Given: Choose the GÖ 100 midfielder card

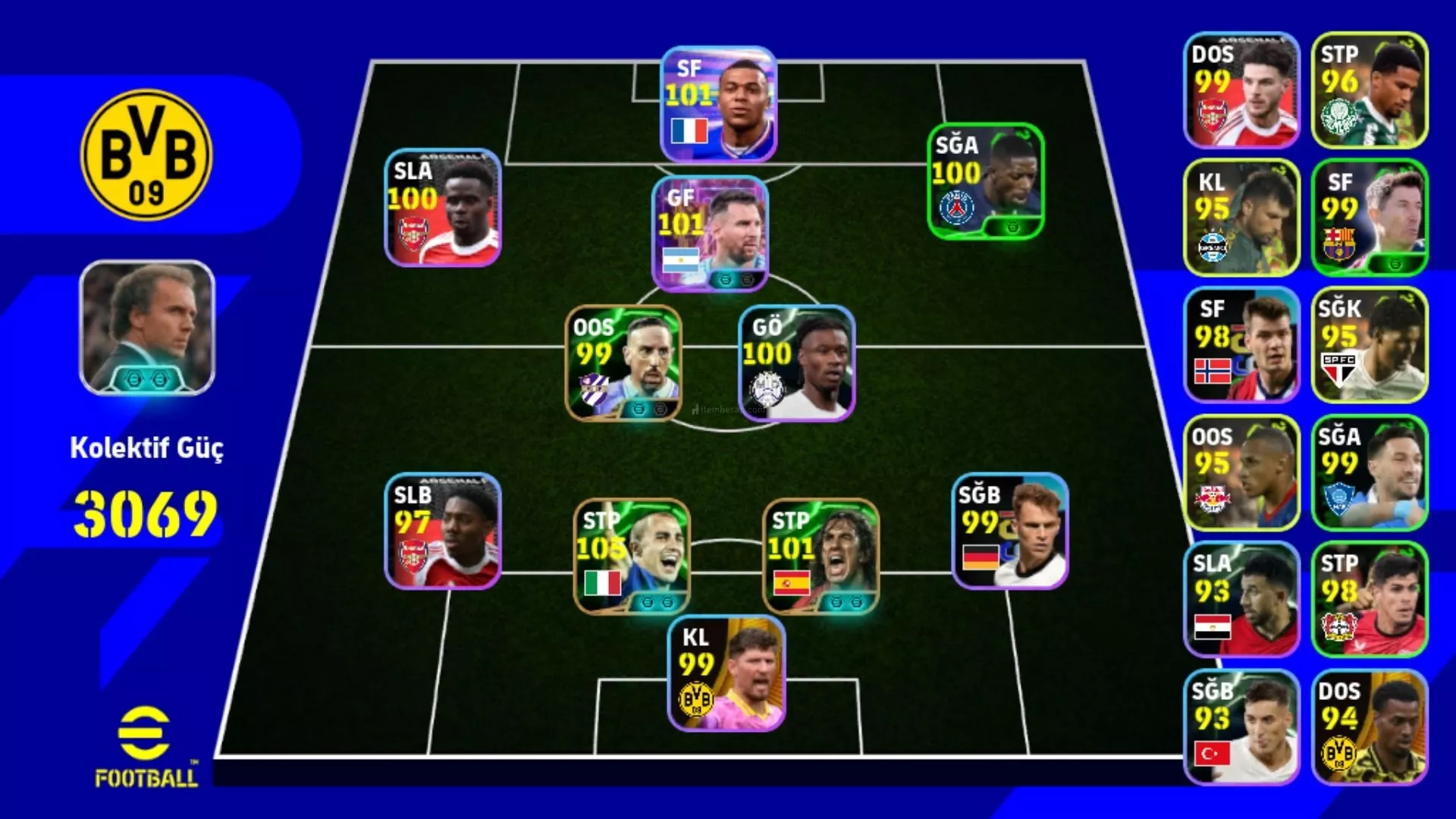Looking at the screenshot, I should pos(796,362).
